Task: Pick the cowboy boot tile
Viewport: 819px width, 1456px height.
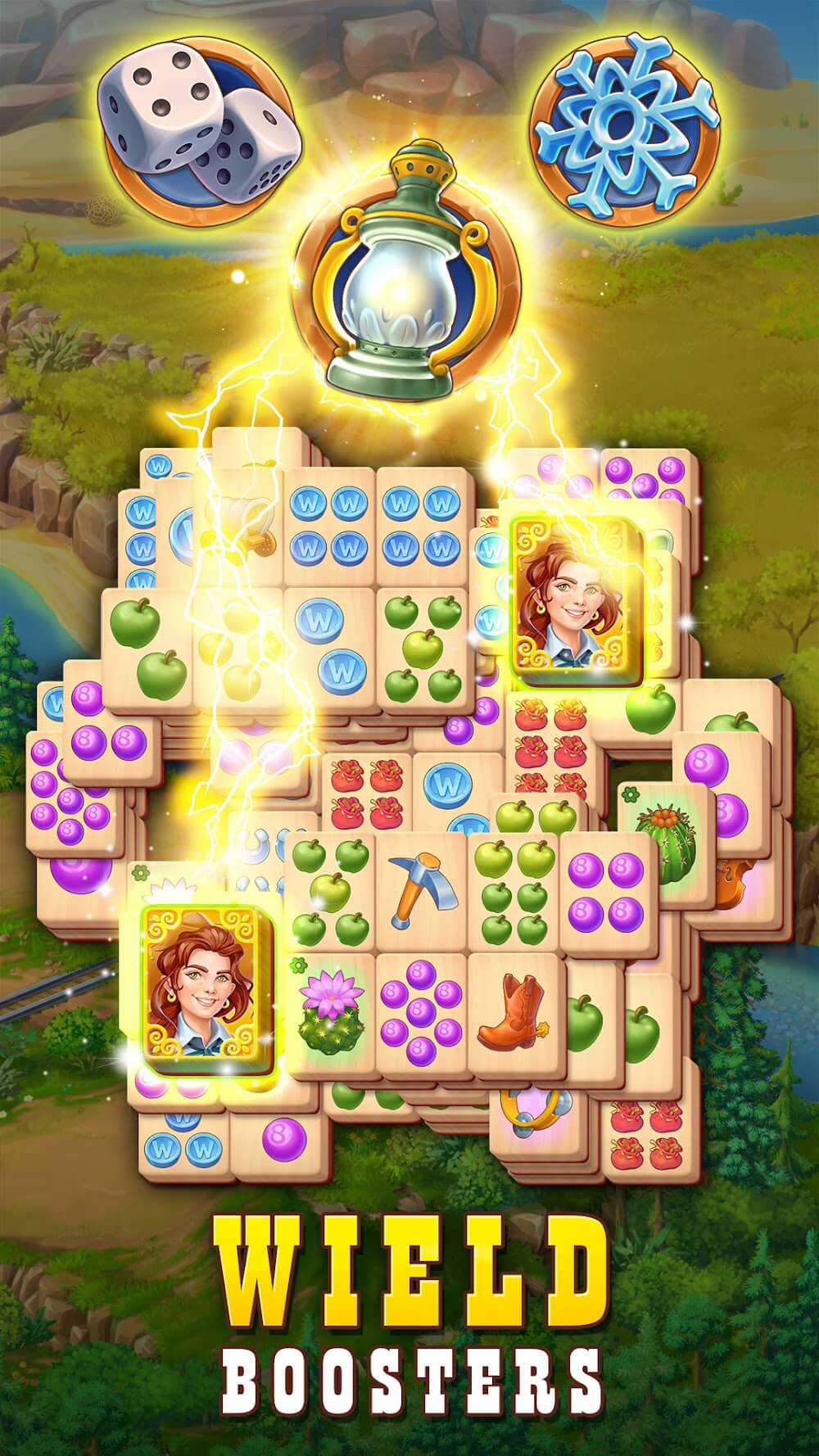Action: (516, 1009)
